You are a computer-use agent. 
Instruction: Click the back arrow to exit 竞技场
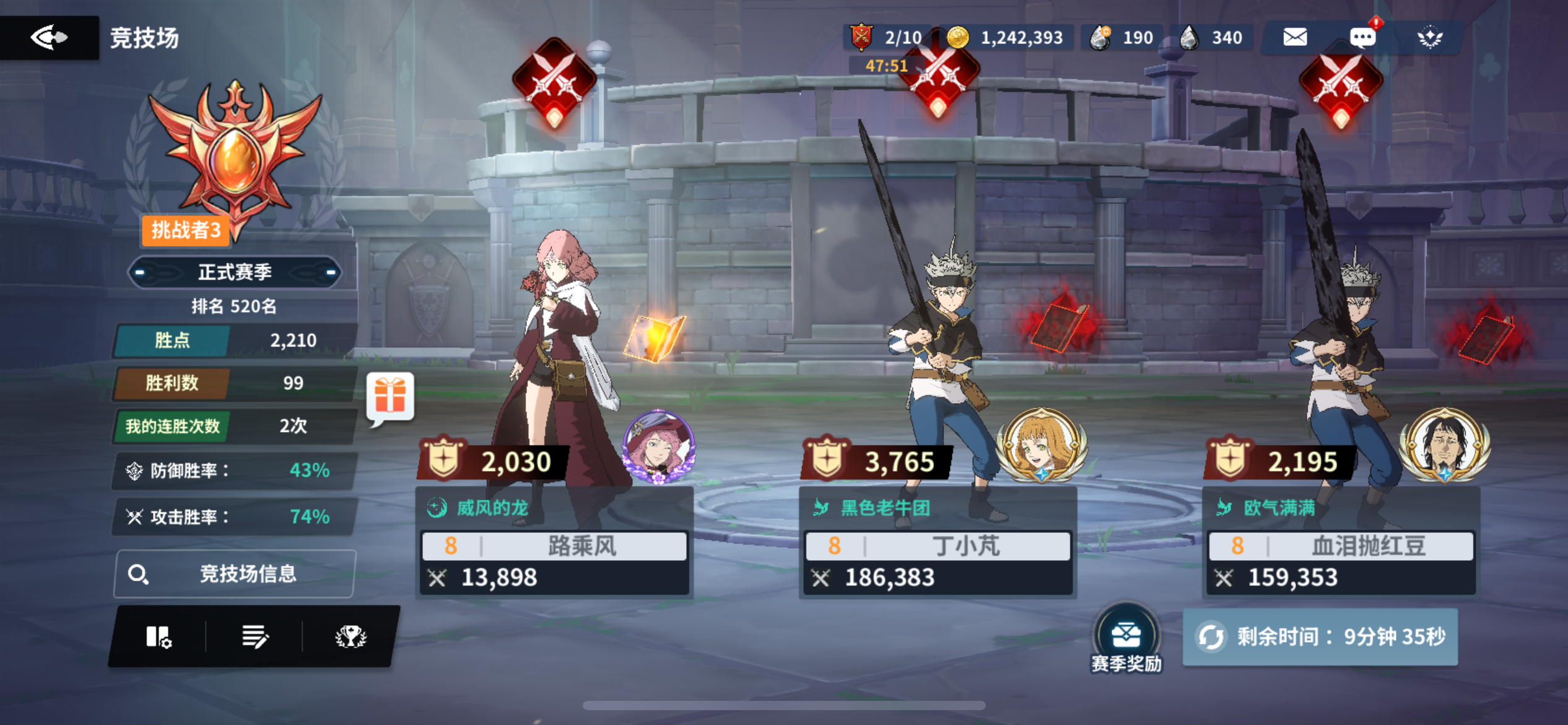coord(50,37)
